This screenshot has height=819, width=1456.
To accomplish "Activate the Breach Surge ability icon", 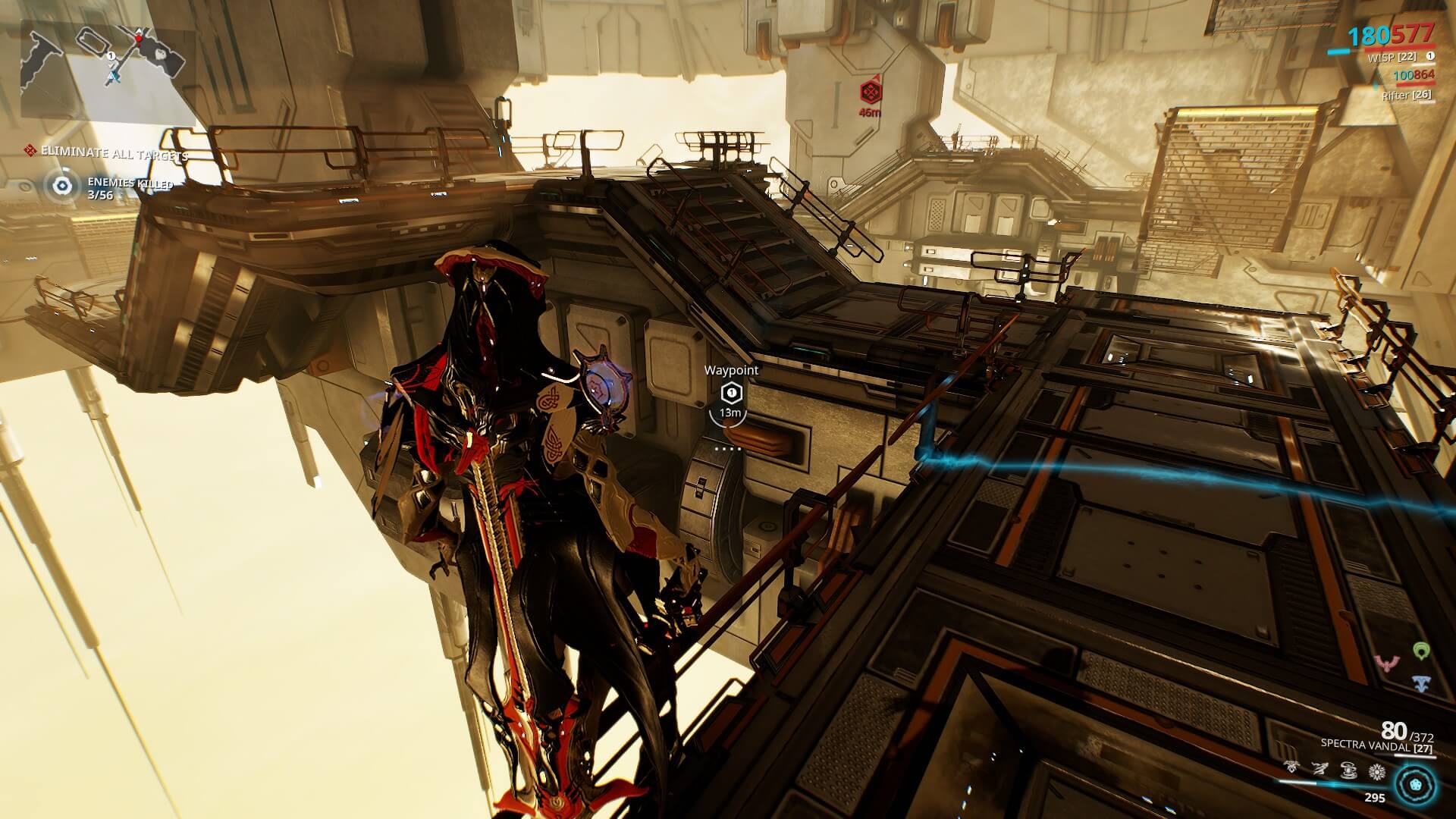I will pos(1349,771).
